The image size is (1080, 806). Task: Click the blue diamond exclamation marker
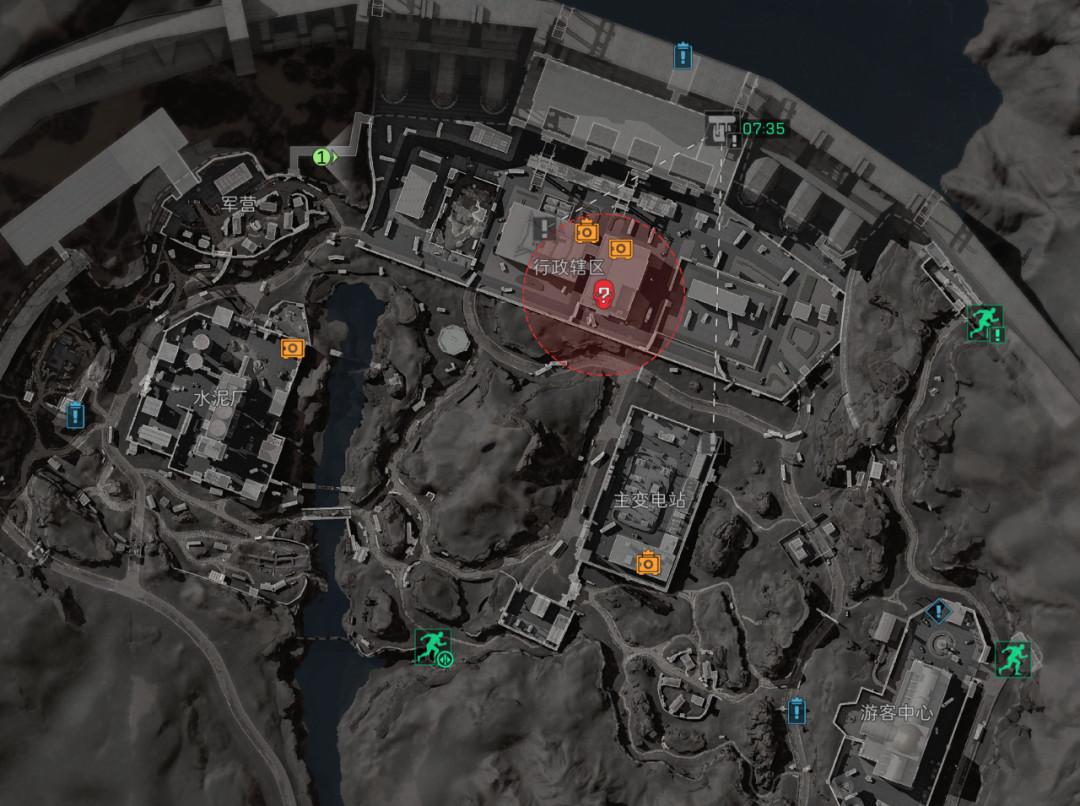point(937,610)
